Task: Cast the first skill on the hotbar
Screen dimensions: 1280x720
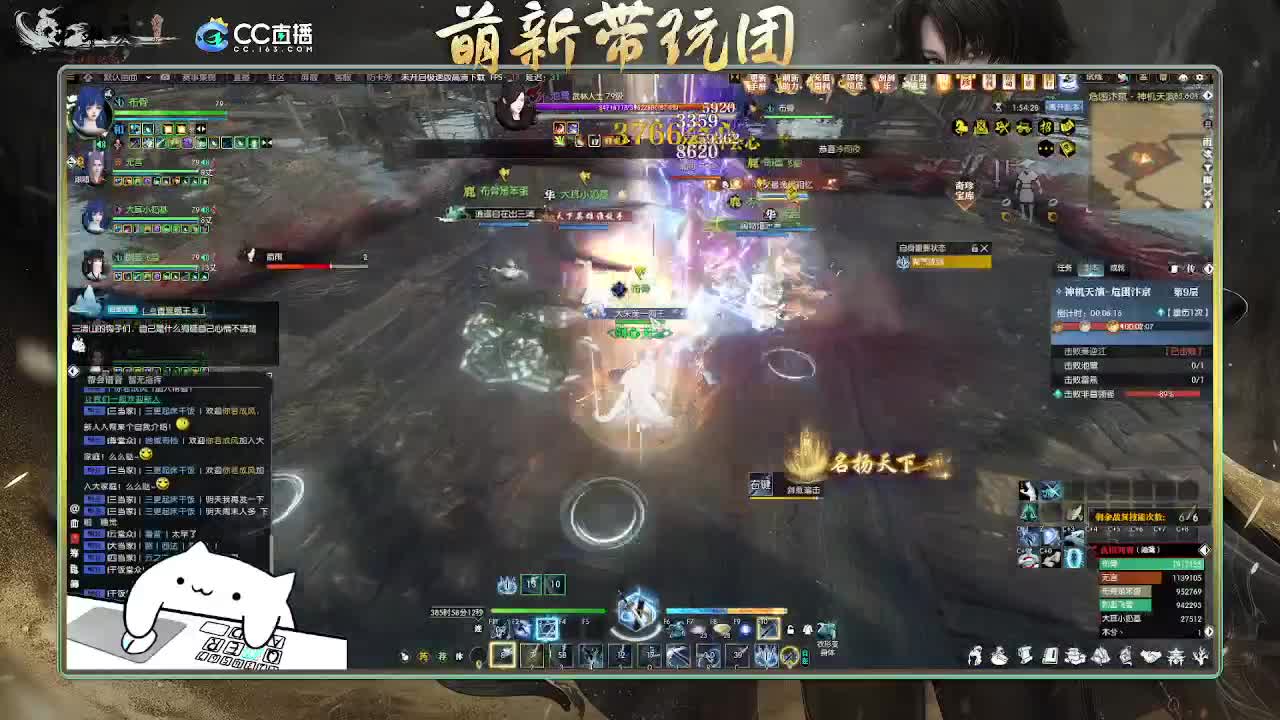Action: coord(504,656)
